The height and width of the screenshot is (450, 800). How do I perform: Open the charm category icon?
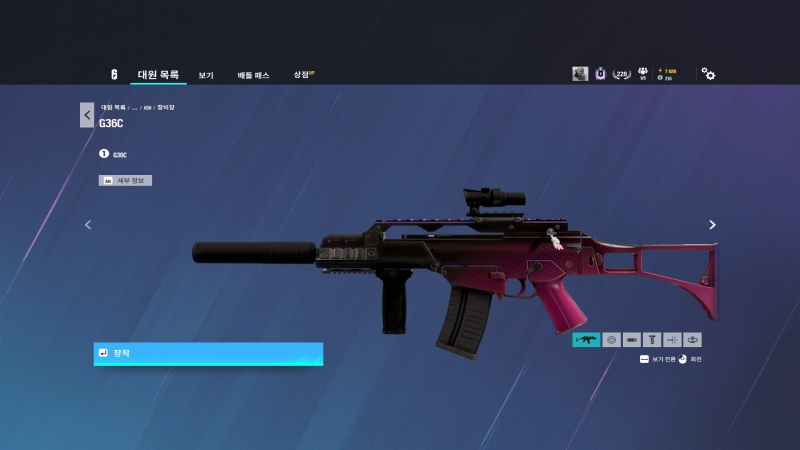pyautogui.click(x=693, y=340)
